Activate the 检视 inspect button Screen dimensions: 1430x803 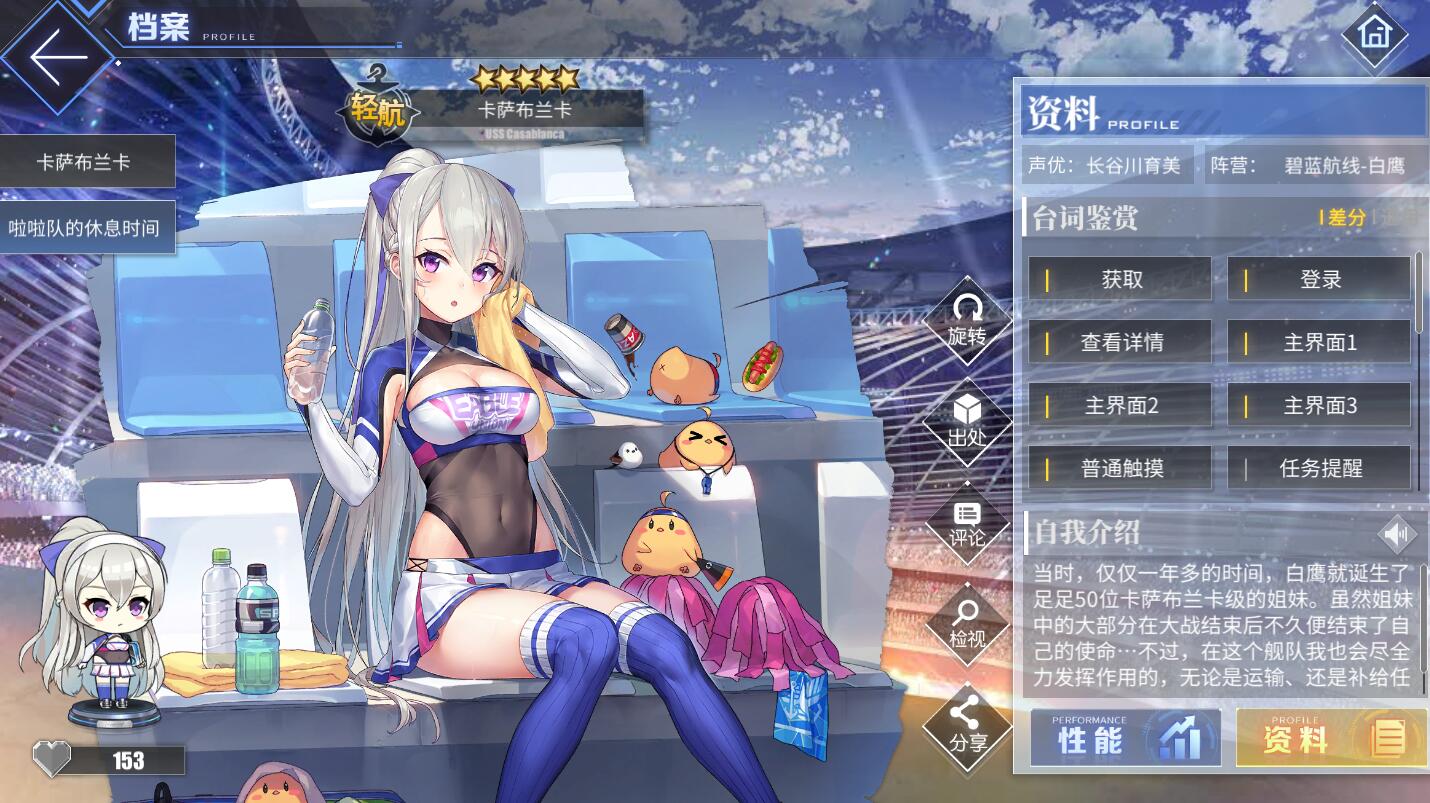pos(967,624)
